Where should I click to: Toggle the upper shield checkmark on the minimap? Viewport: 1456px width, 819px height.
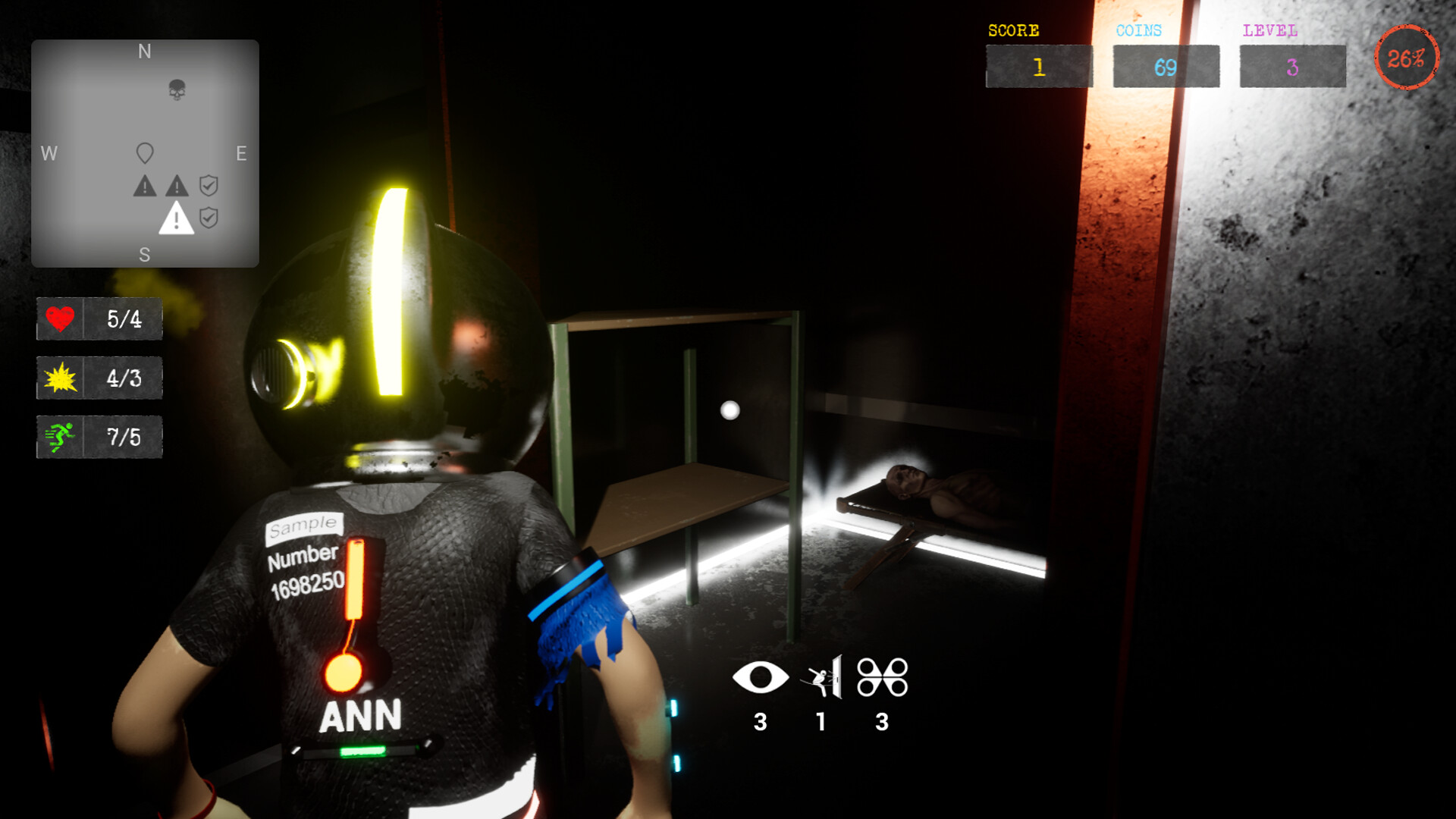(x=209, y=184)
